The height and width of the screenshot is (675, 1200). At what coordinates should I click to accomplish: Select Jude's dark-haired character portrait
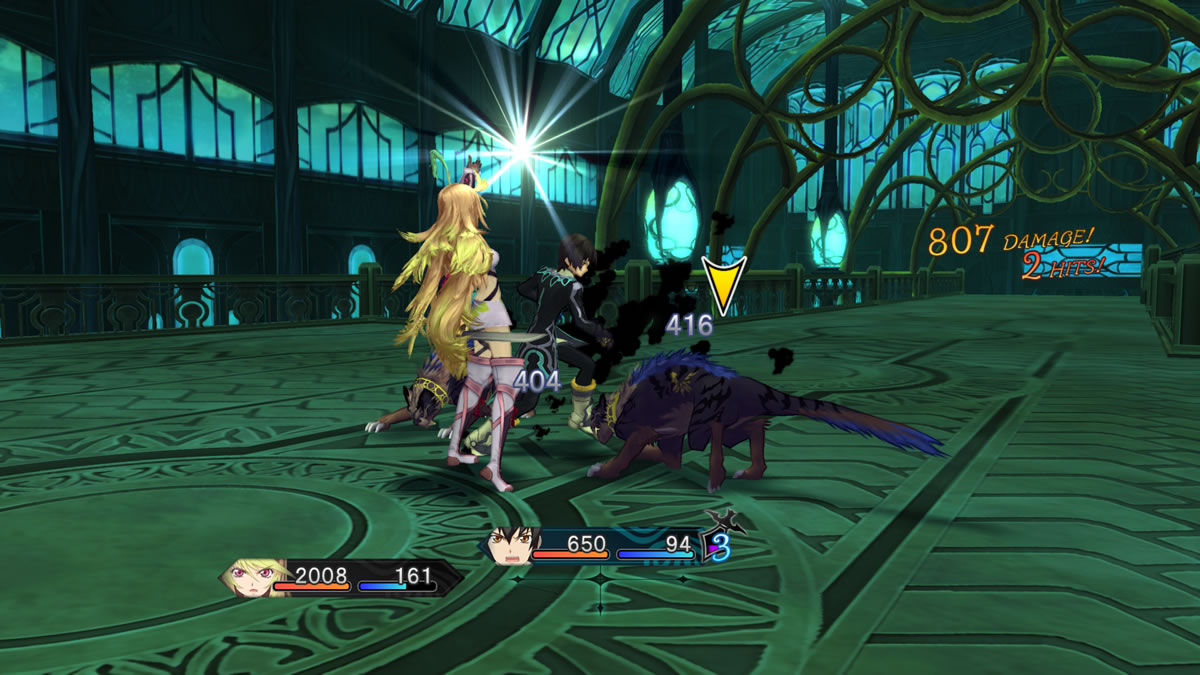[x=509, y=546]
